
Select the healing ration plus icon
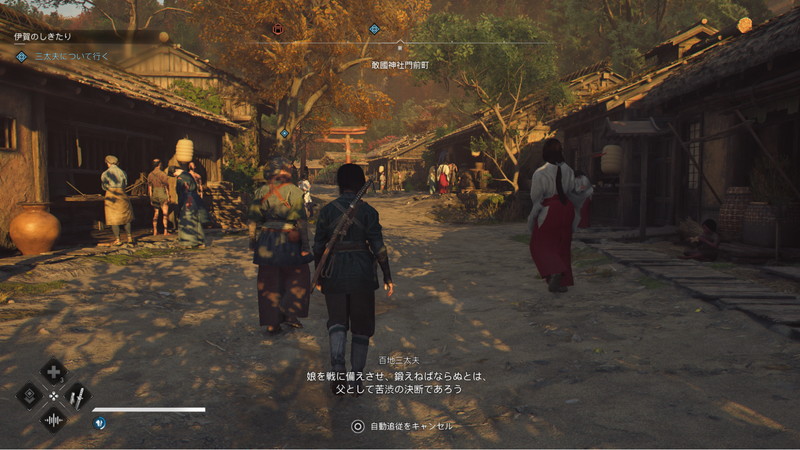coord(54,372)
